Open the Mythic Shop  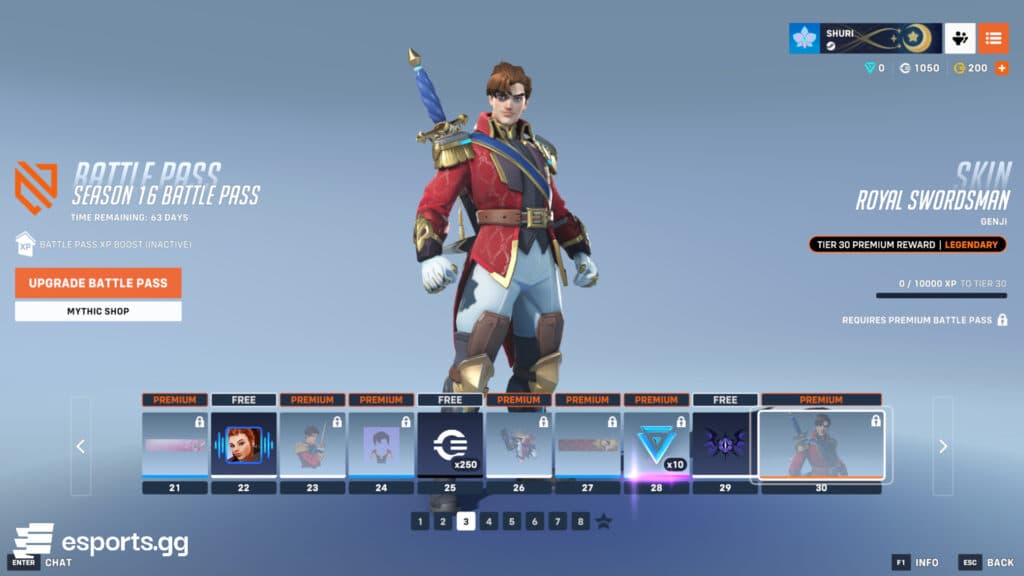[98, 311]
